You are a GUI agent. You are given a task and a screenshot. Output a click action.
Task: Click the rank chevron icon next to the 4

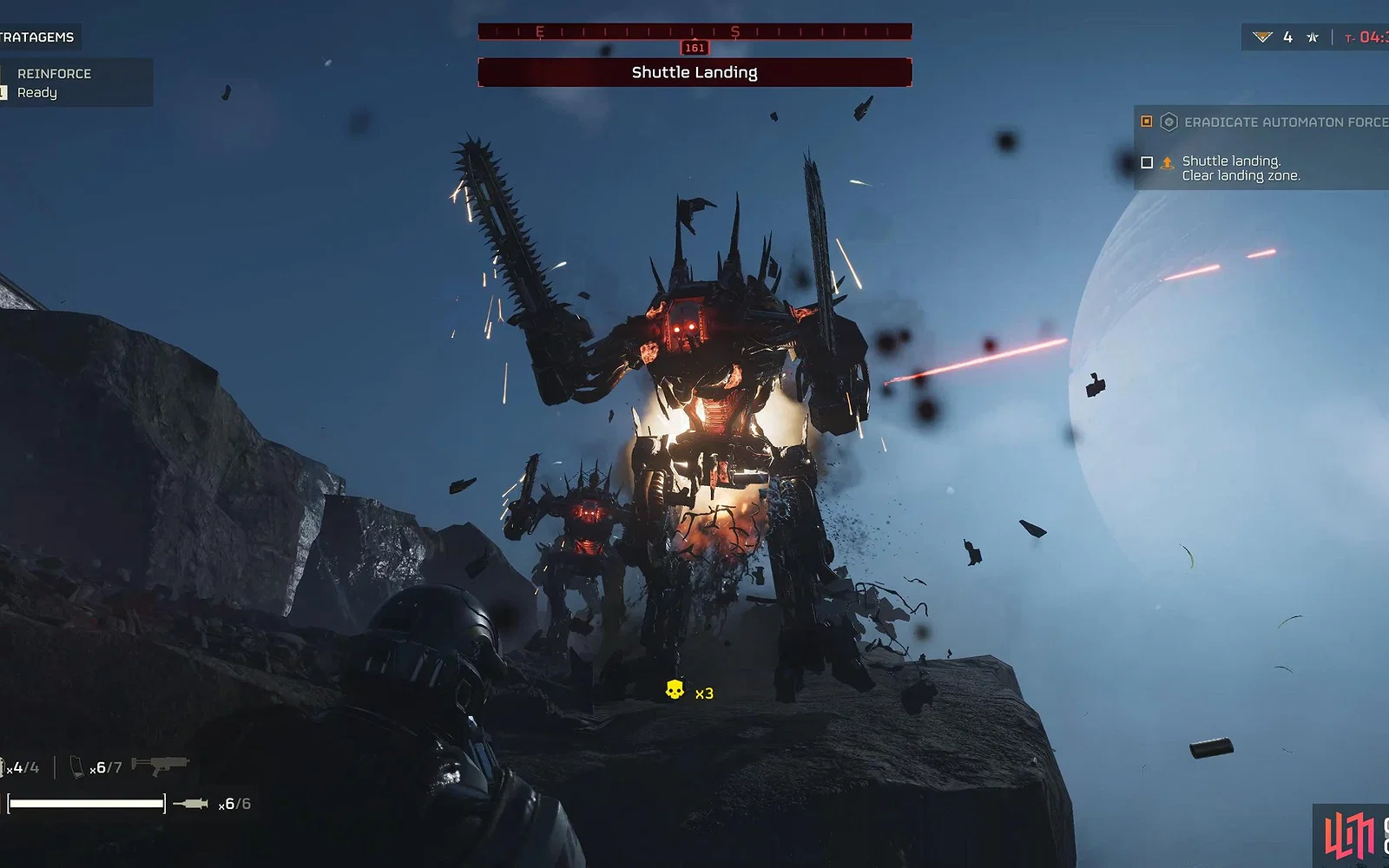coord(1262,37)
